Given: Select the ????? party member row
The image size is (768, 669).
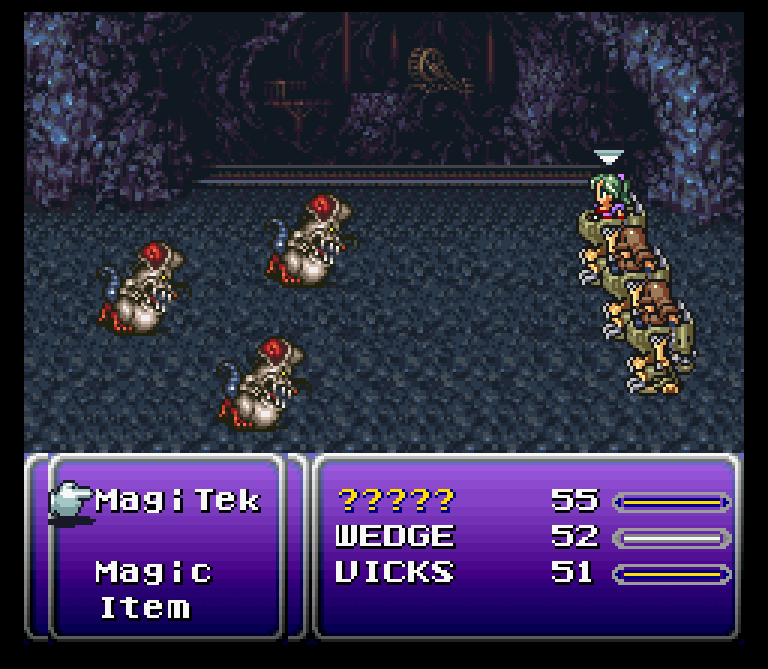Looking at the screenshot, I should 395,500.
